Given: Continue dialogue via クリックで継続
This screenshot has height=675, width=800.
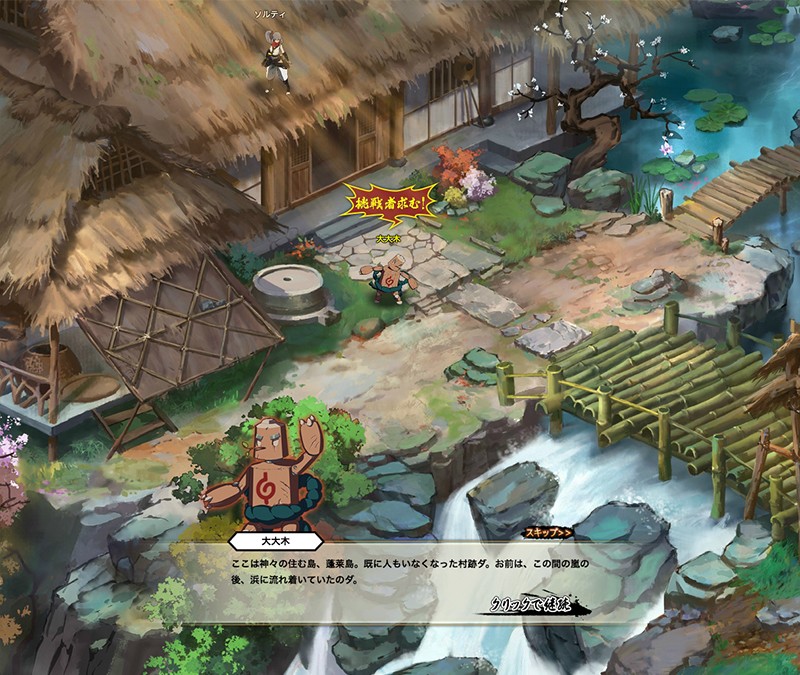Looking at the screenshot, I should pyautogui.click(x=536, y=604).
